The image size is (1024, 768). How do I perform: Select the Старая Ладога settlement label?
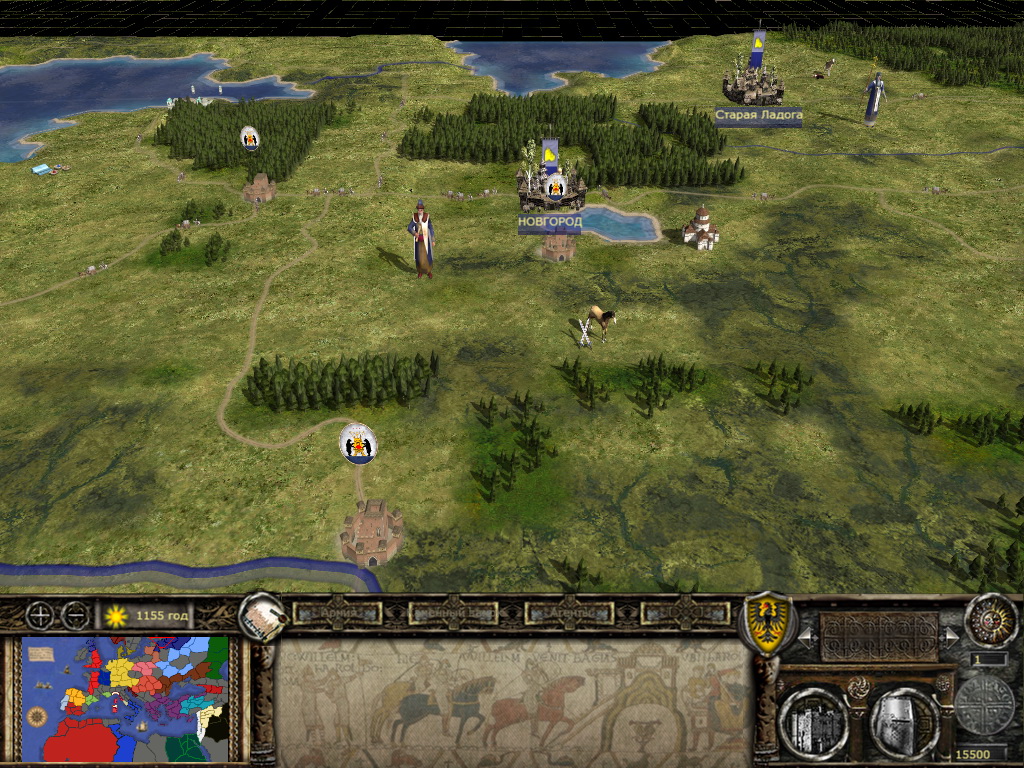click(x=758, y=116)
